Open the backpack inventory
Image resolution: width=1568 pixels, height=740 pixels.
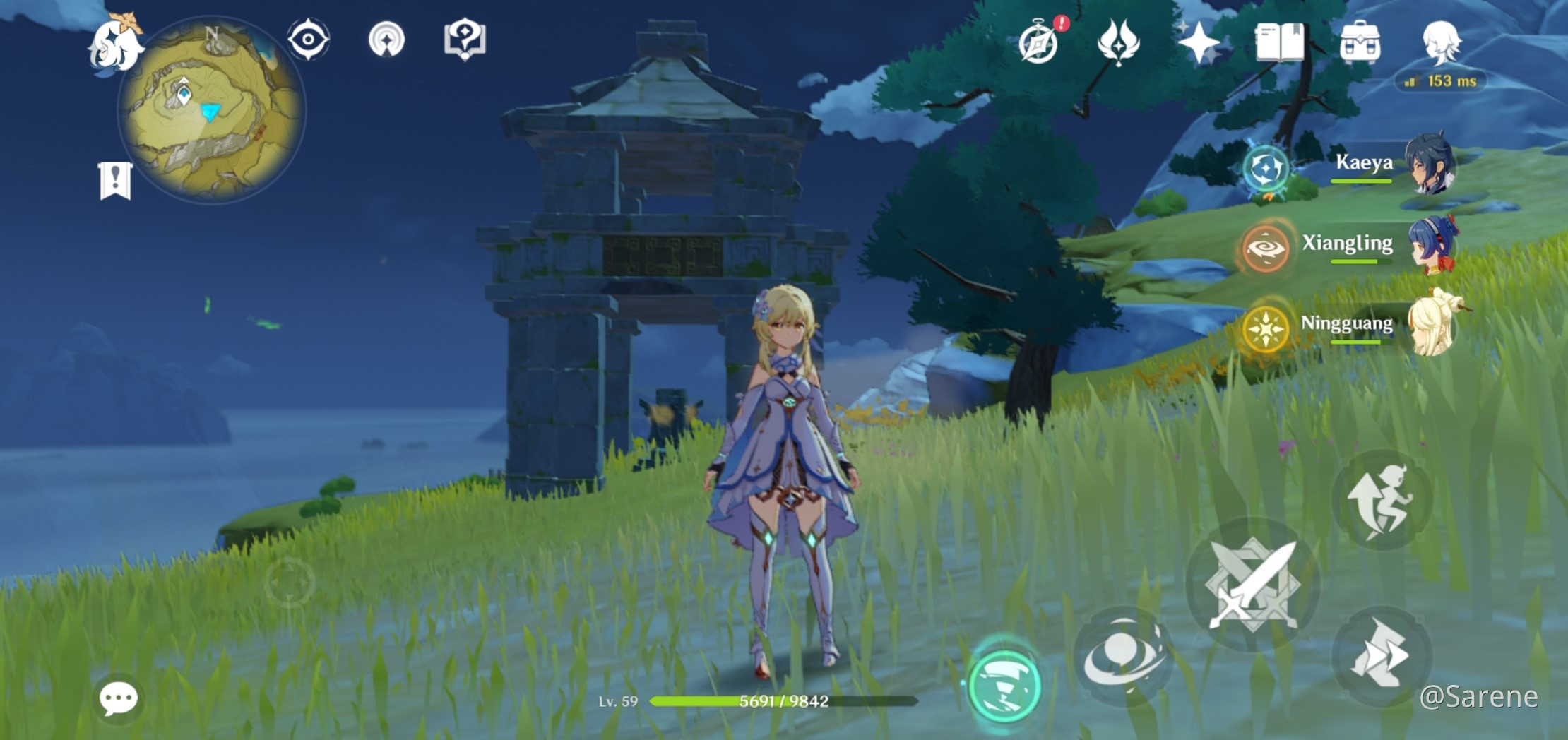coord(1360,42)
